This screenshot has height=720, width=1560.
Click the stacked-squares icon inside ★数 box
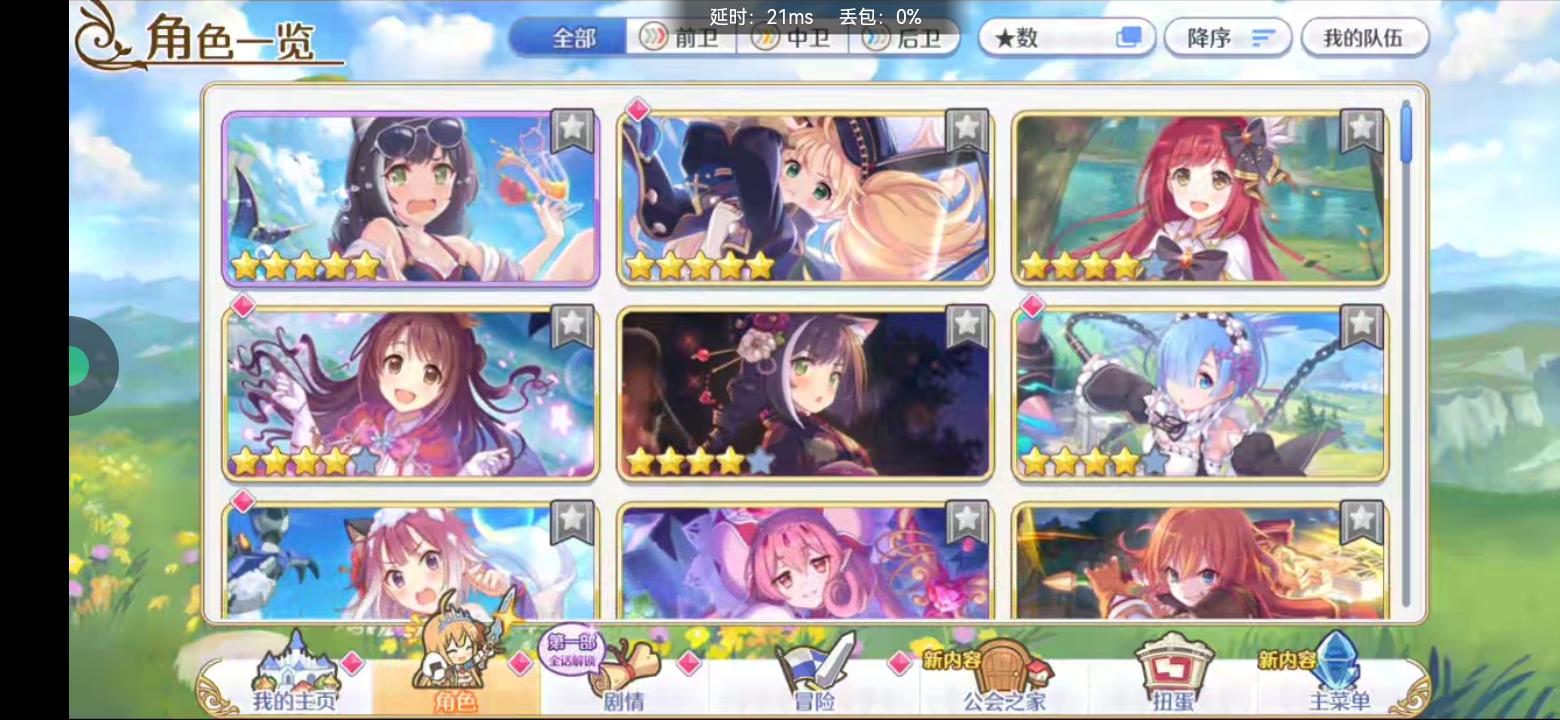click(1128, 37)
